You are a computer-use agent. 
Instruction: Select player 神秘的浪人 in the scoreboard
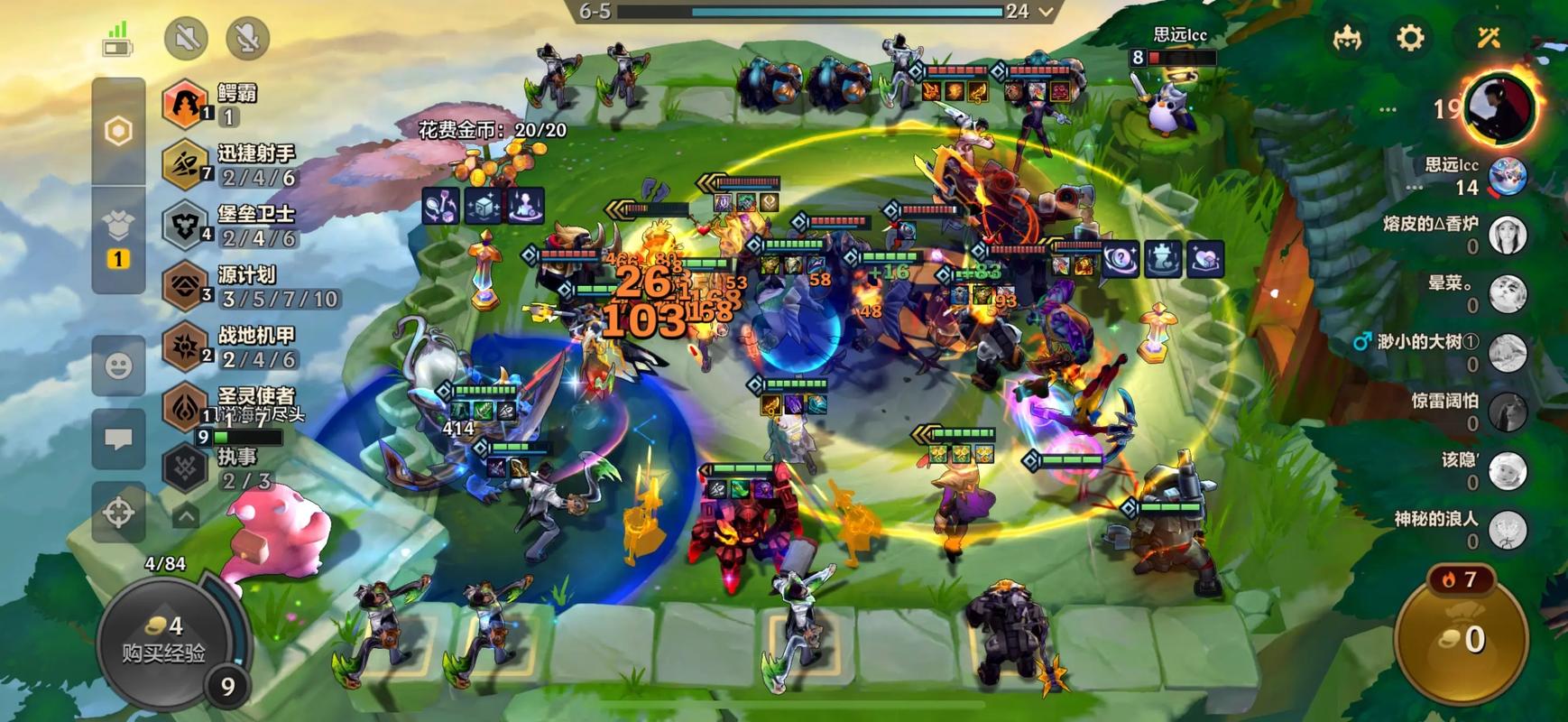click(x=1507, y=530)
